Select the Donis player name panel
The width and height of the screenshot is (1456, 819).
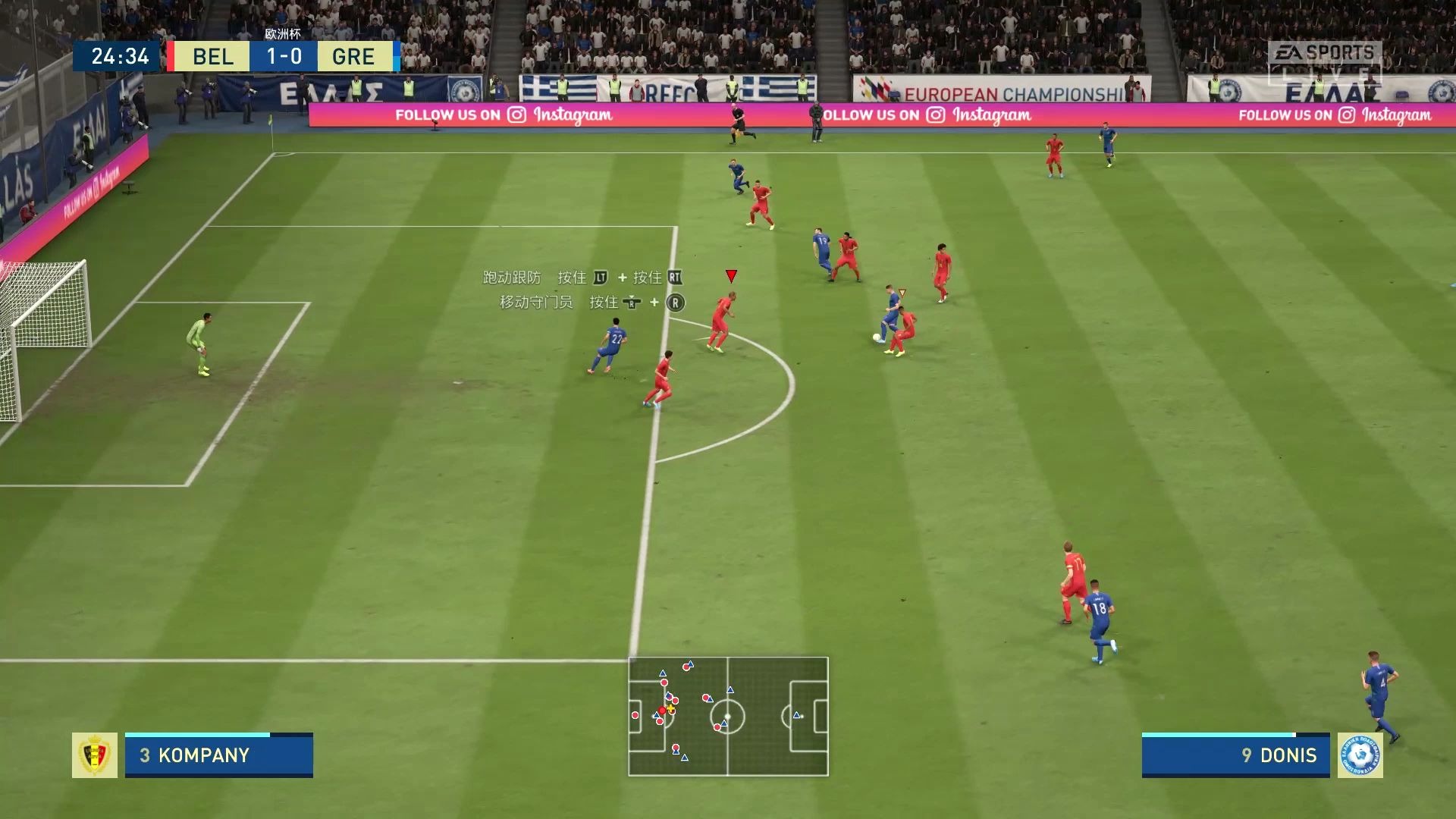click(x=1235, y=755)
